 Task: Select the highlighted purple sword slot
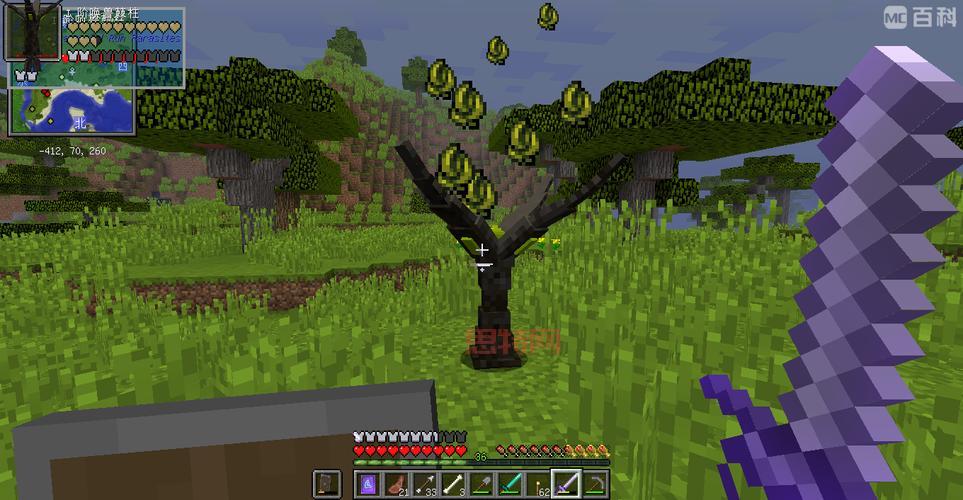[567, 484]
